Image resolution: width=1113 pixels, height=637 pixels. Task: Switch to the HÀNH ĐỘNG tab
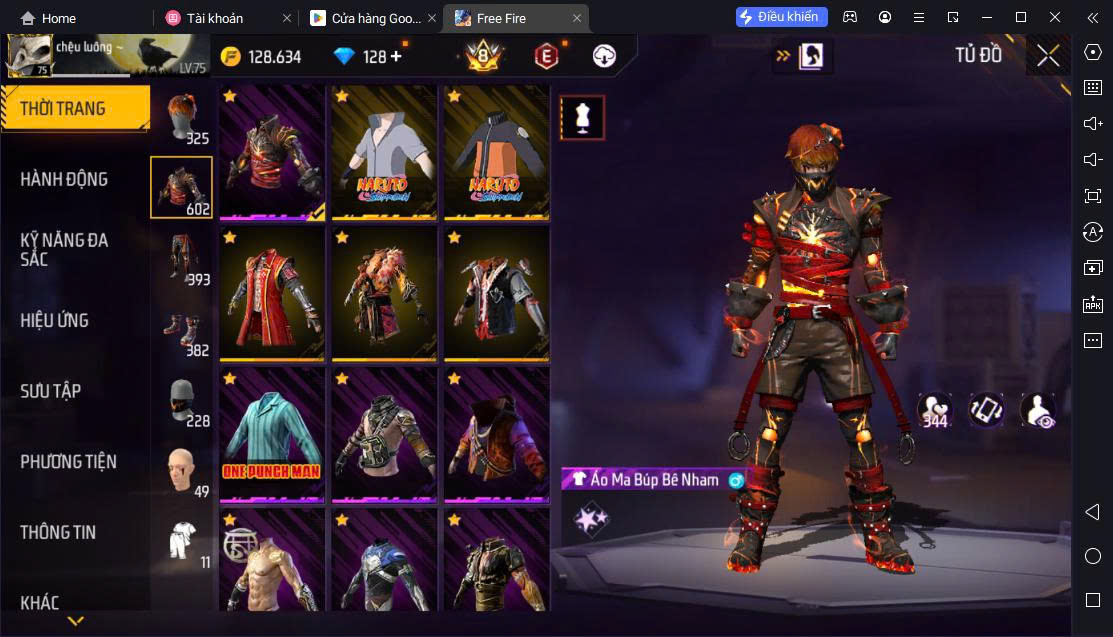click(64, 179)
